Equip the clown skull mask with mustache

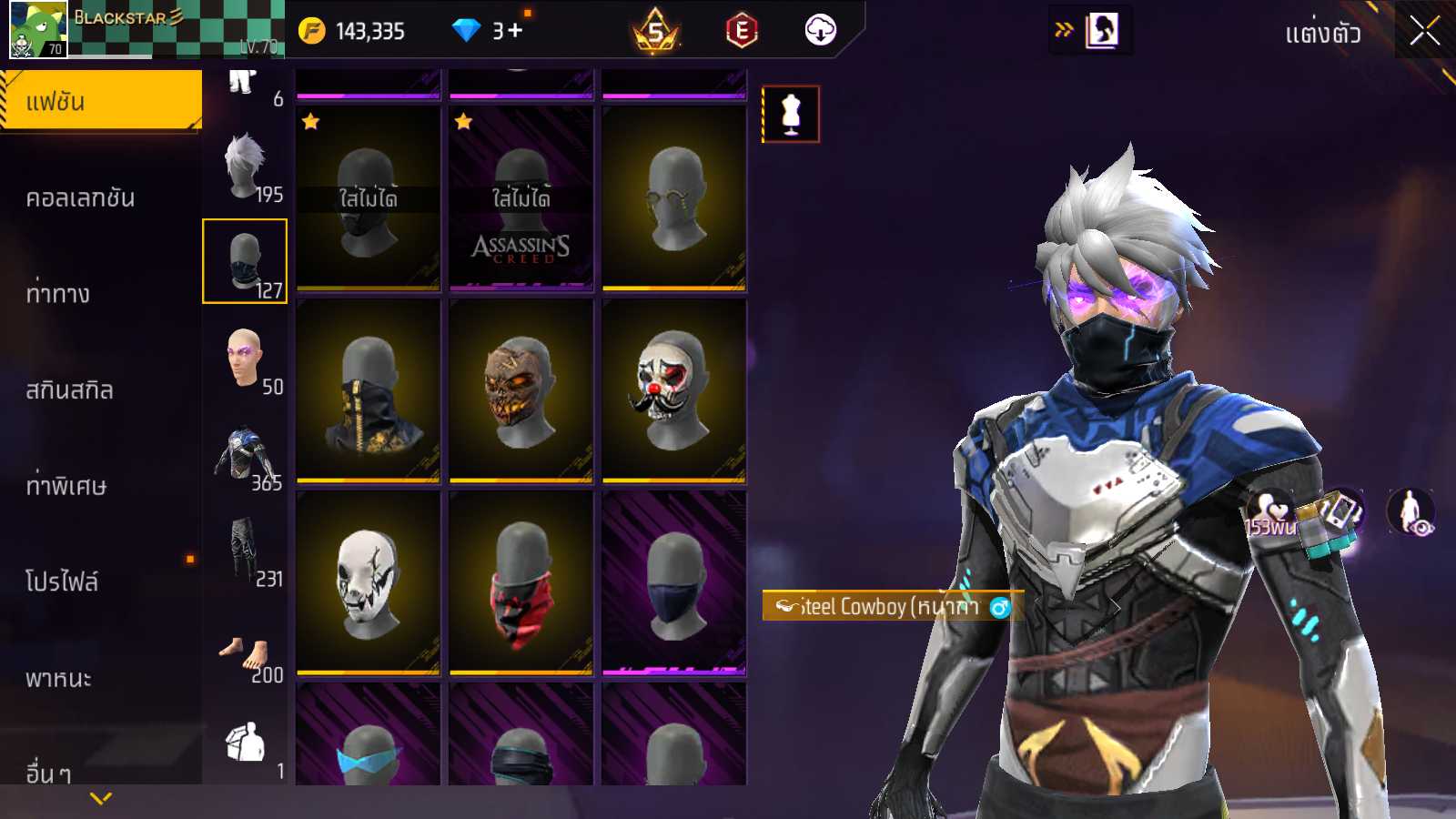pos(673,391)
